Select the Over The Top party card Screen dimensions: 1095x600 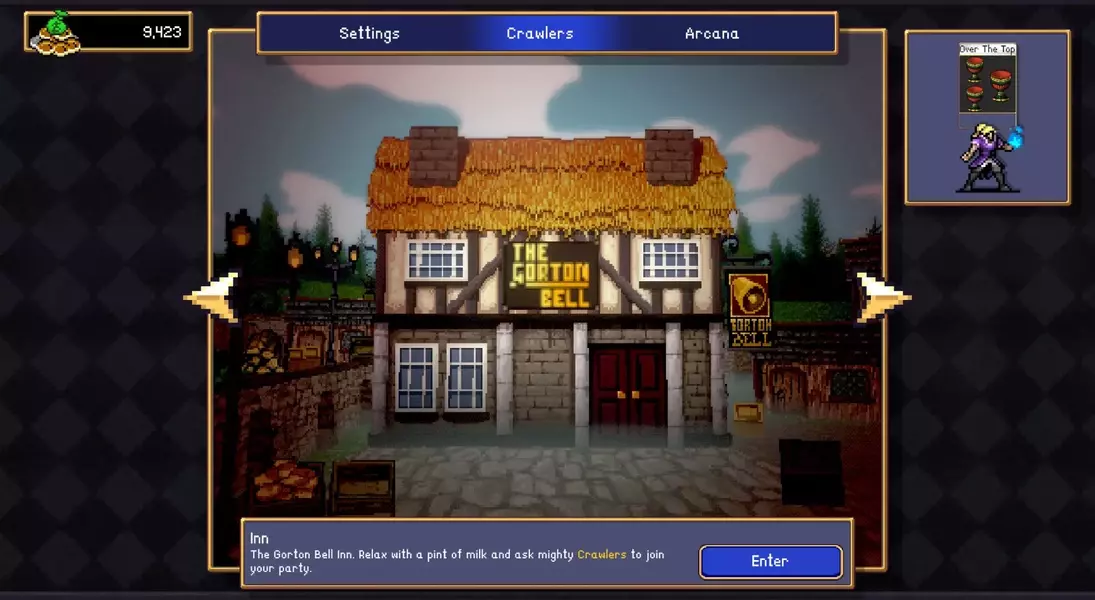987,80
